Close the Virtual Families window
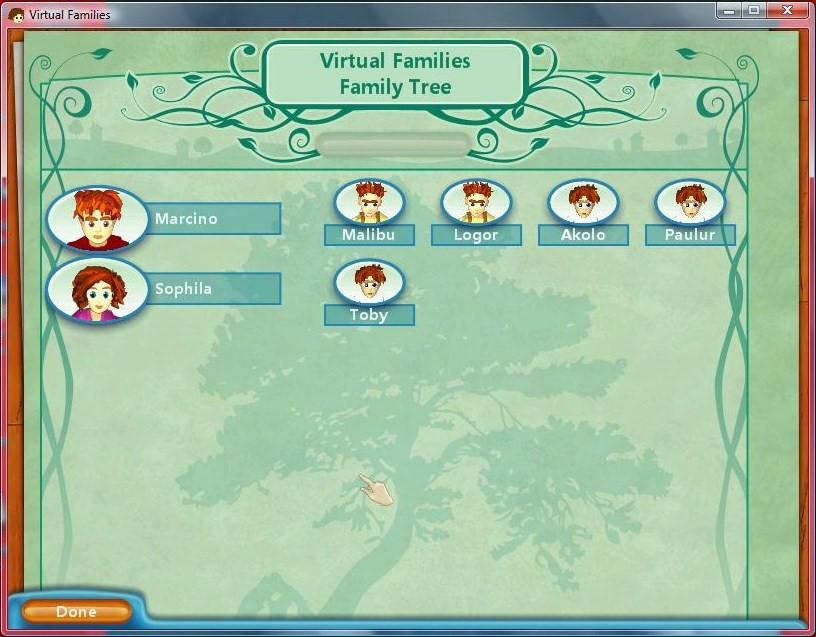This screenshot has height=637, width=816. pos(790,11)
